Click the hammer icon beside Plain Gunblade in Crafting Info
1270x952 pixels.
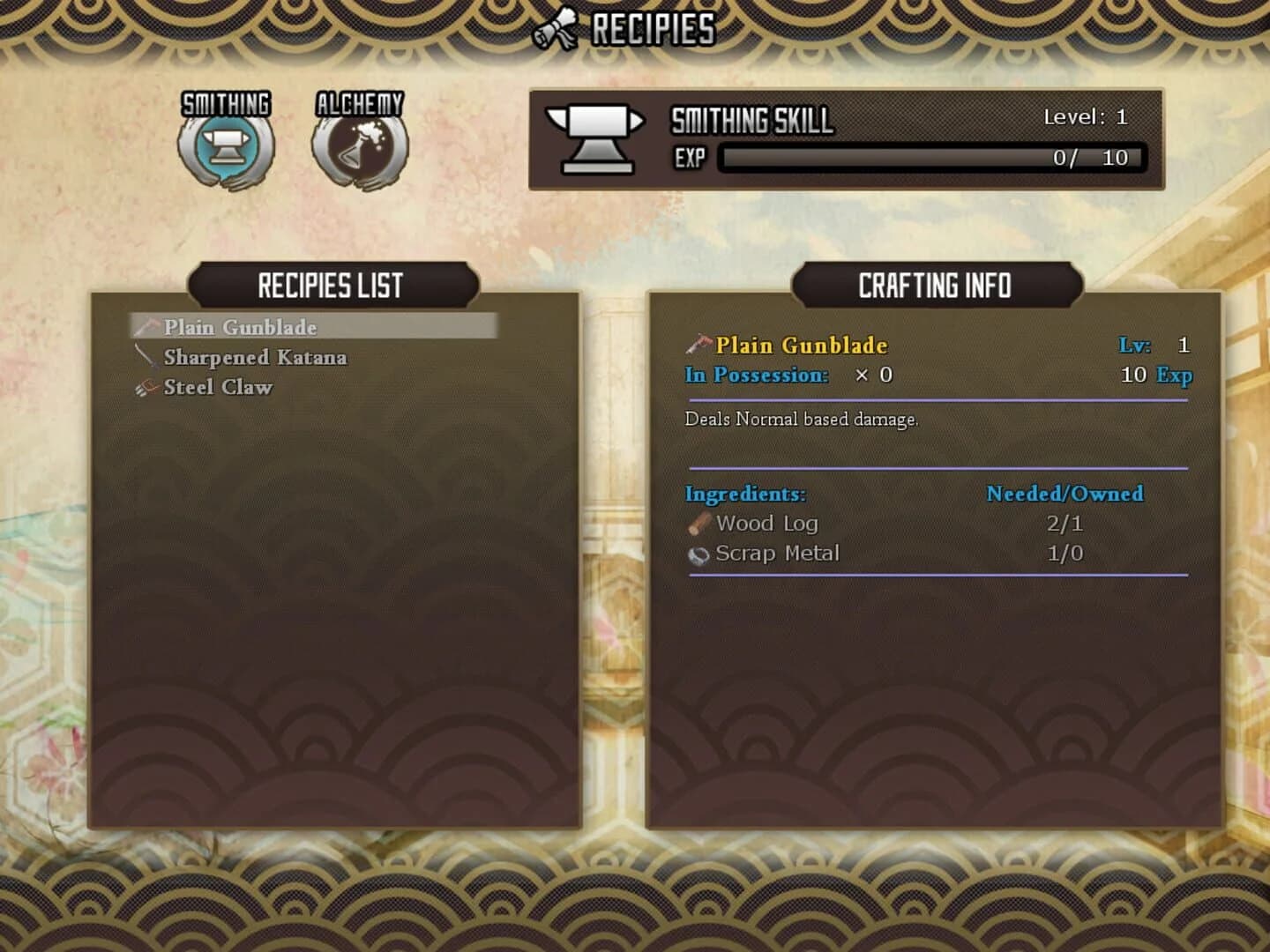tap(698, 345)
